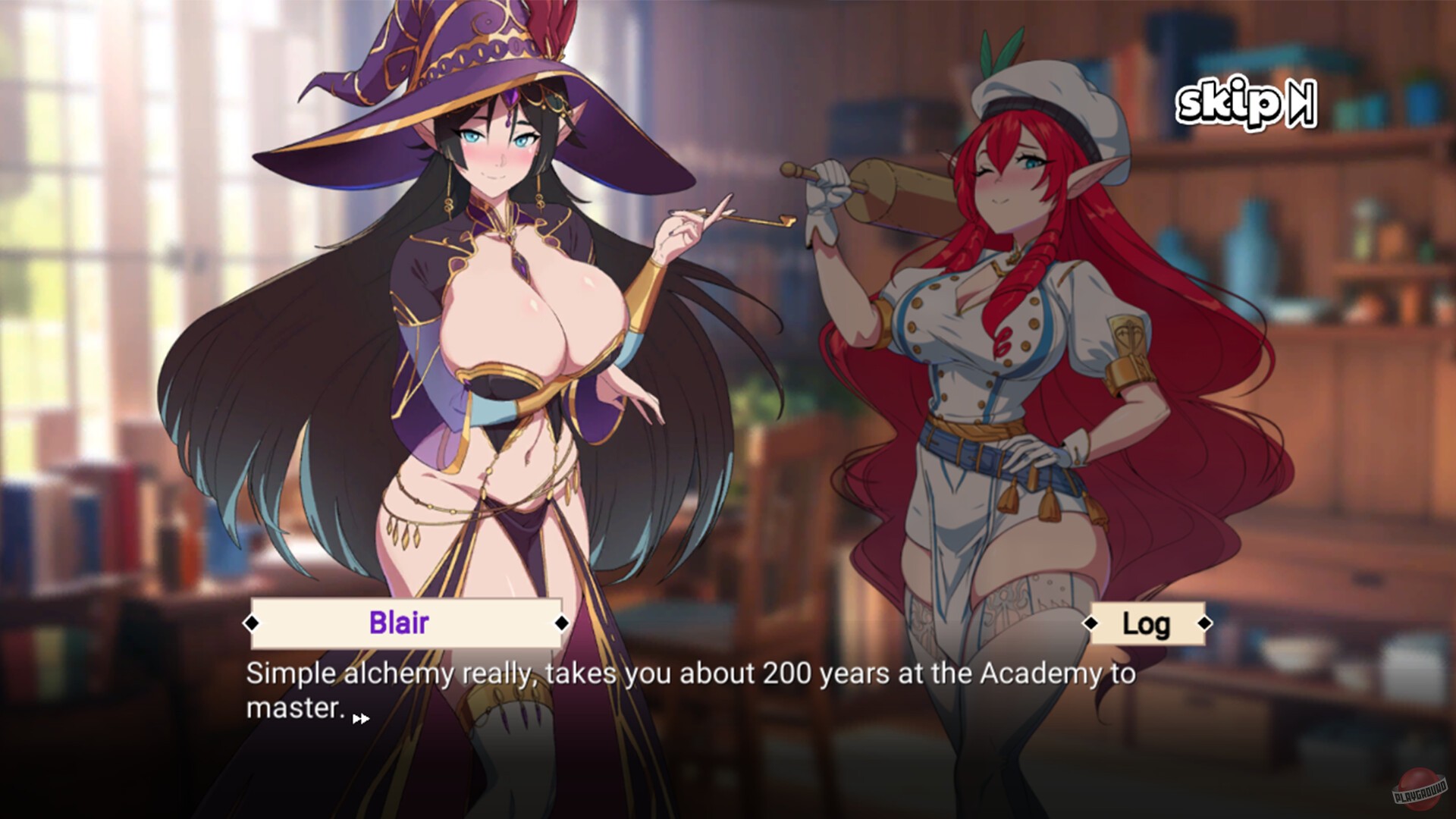1456x819 pixels.
Task: Toggle the dialogue history open with Log
Action: [1148, 624]
